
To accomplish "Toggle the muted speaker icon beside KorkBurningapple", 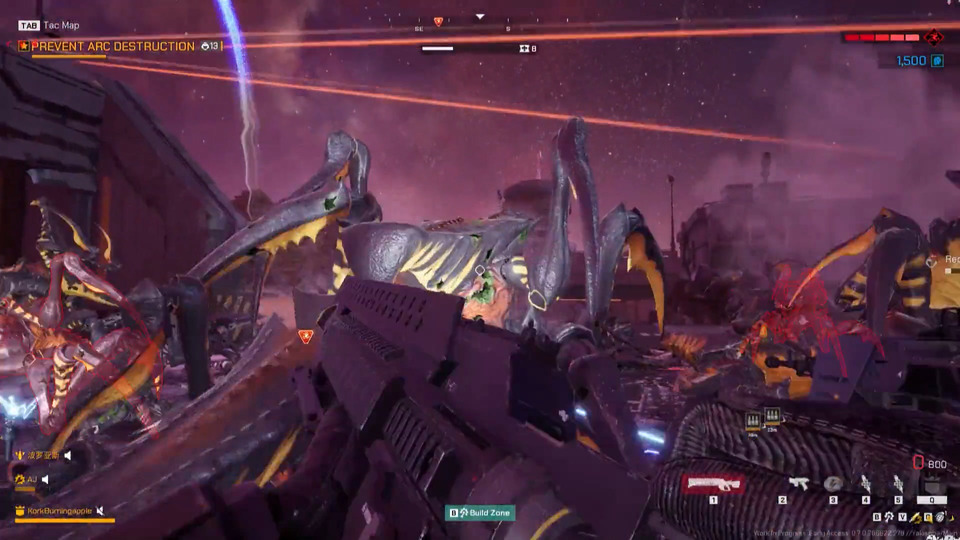I will (x=101, y=511).
